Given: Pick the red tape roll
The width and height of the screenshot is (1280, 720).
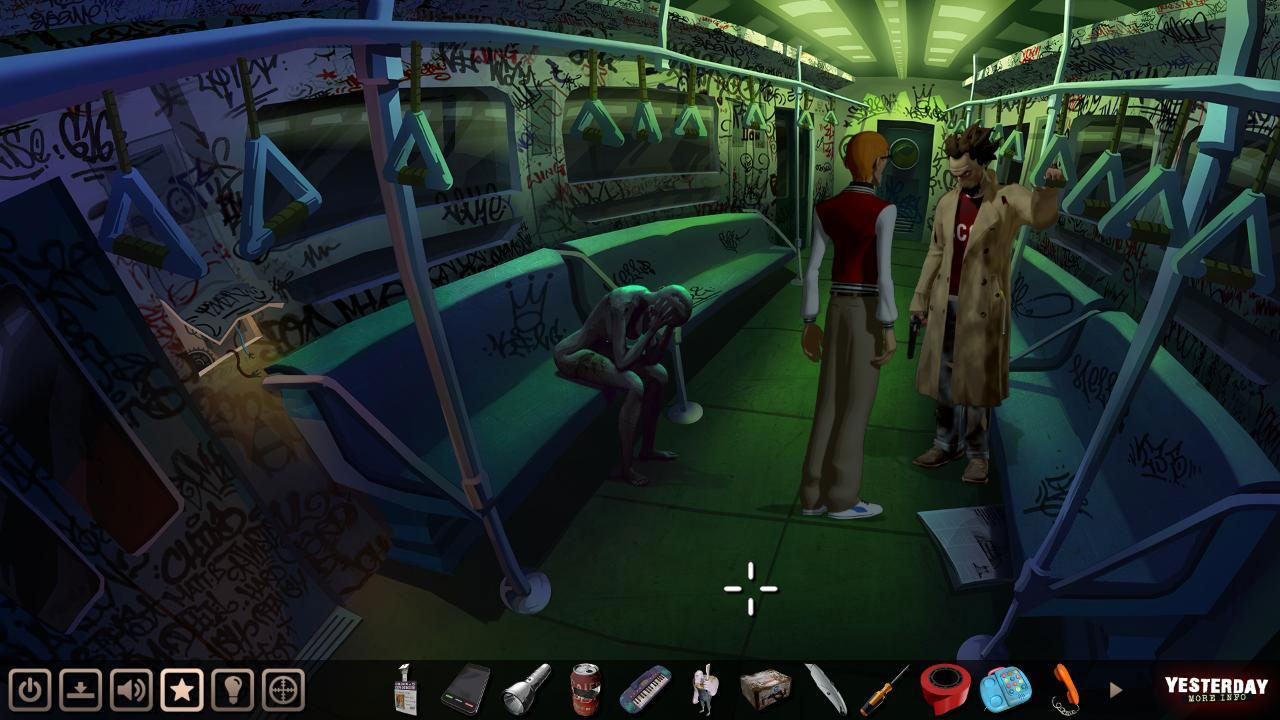Looking at the screenshot, I should 943,688.
